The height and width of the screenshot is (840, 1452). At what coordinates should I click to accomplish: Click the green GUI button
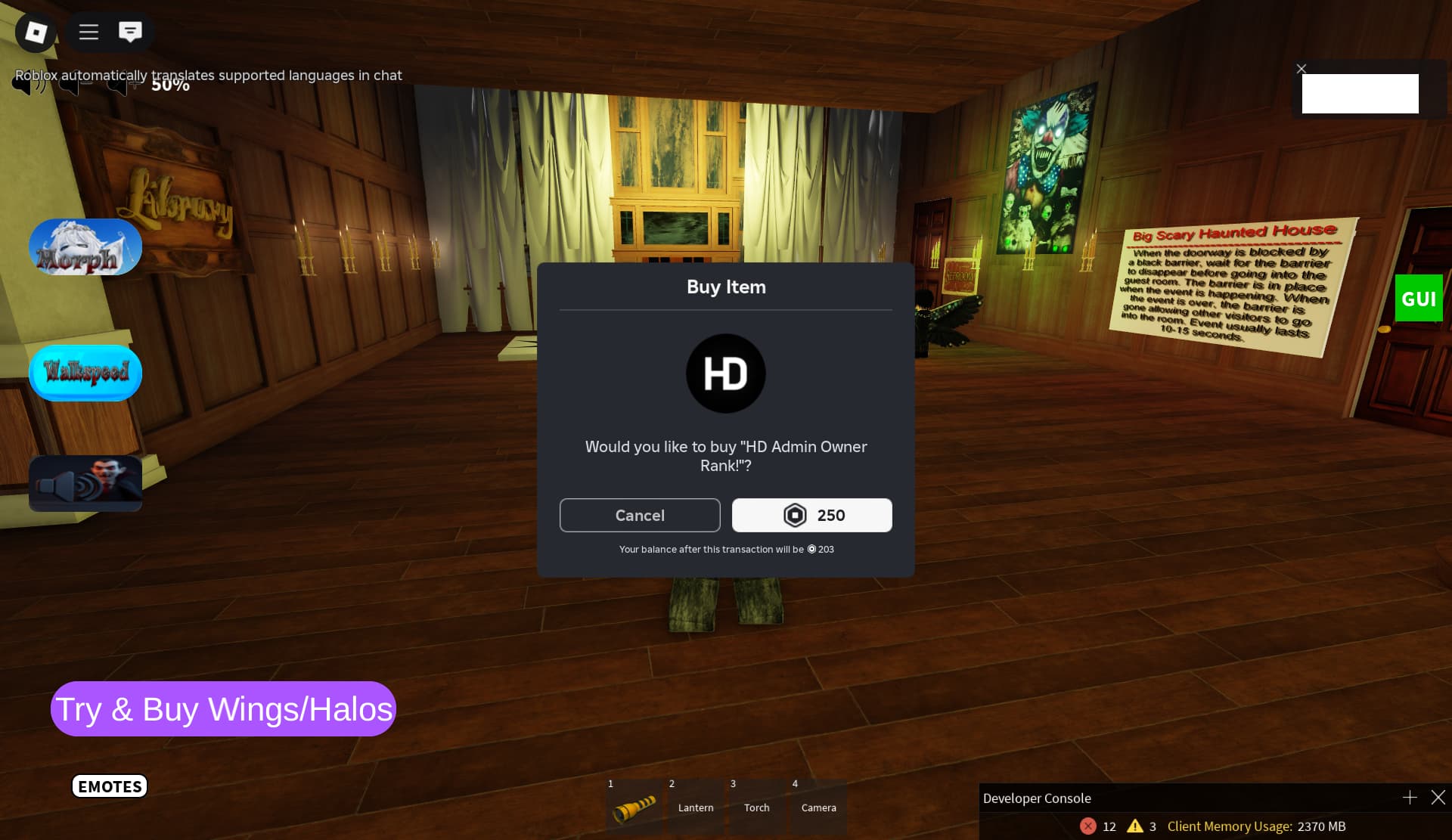pos(1418,299)
